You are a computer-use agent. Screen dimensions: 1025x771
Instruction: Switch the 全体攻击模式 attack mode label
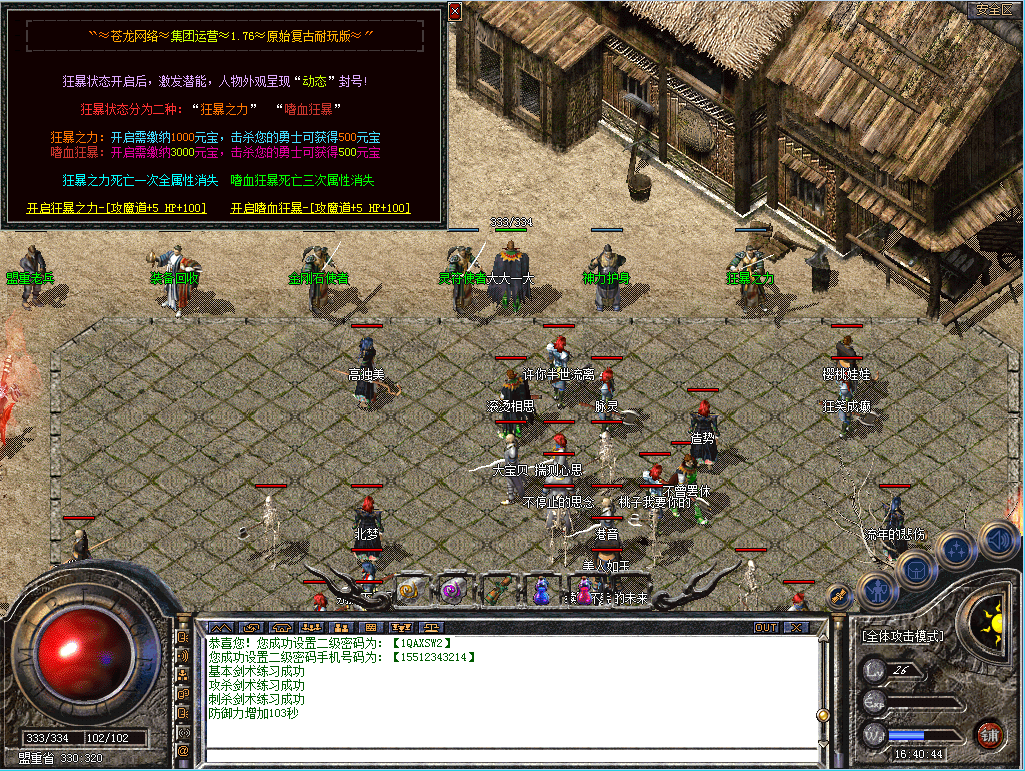click(904, 635)
